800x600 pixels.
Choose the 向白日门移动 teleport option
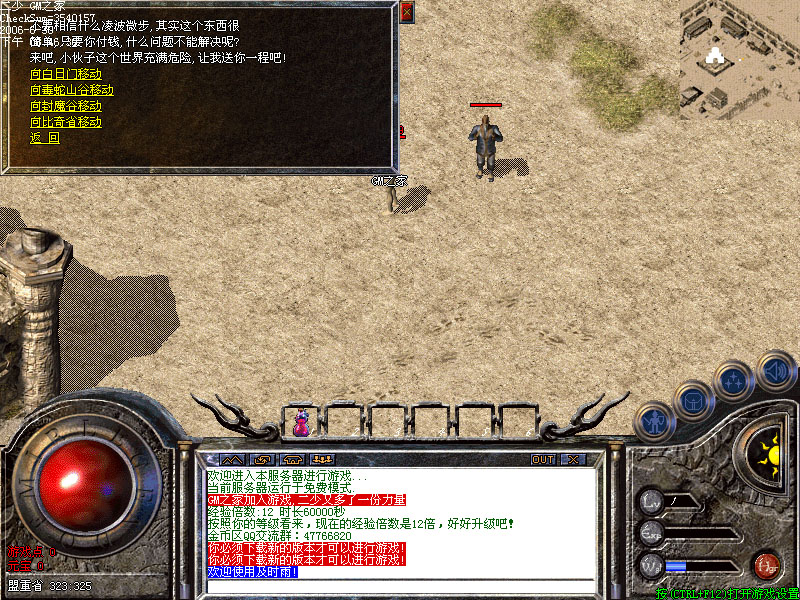coord(65,74)
